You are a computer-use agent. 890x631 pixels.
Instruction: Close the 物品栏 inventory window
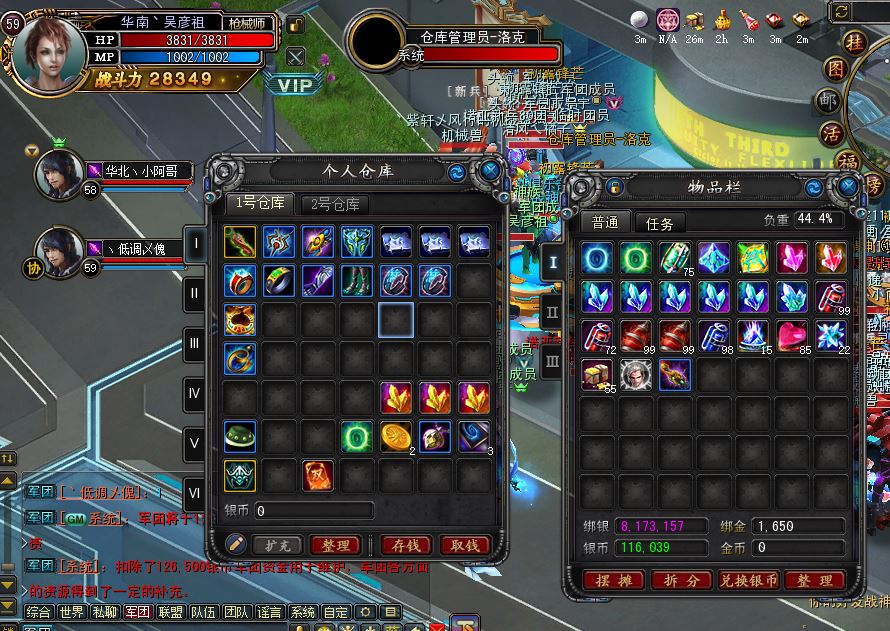click(x=847, y=186)
